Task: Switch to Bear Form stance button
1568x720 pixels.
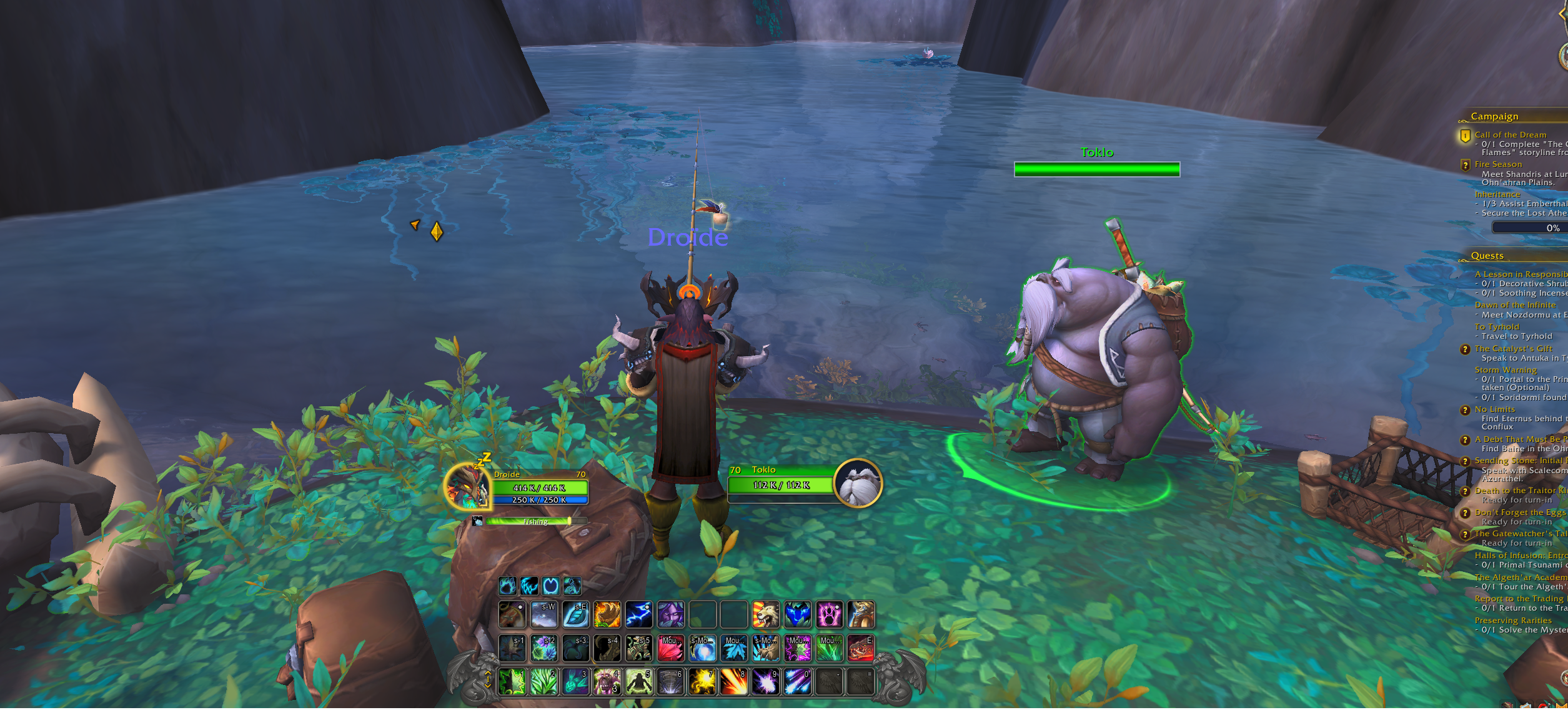Action: [507, 586]
